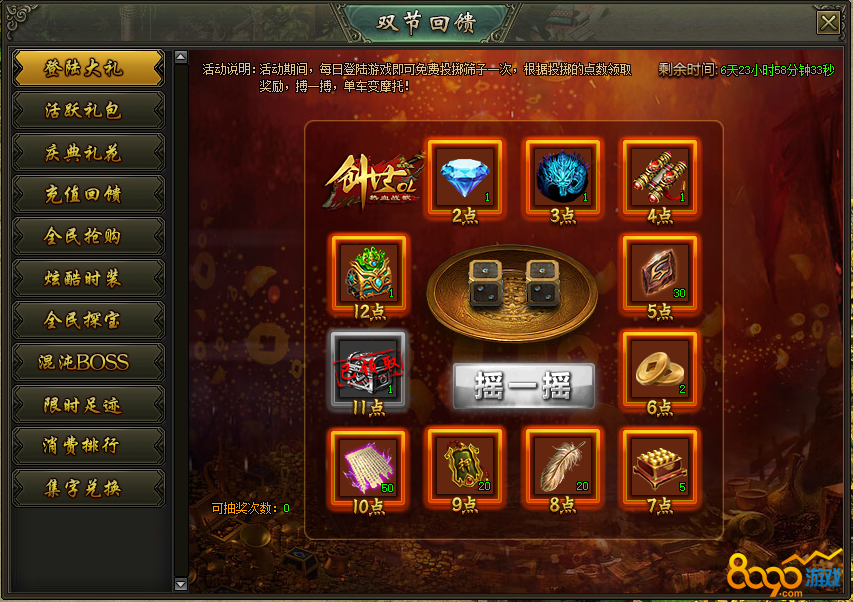This screenshot has width=853, height=602.
Task: Show the 充值回馈 tab
Action: [88, 194]
